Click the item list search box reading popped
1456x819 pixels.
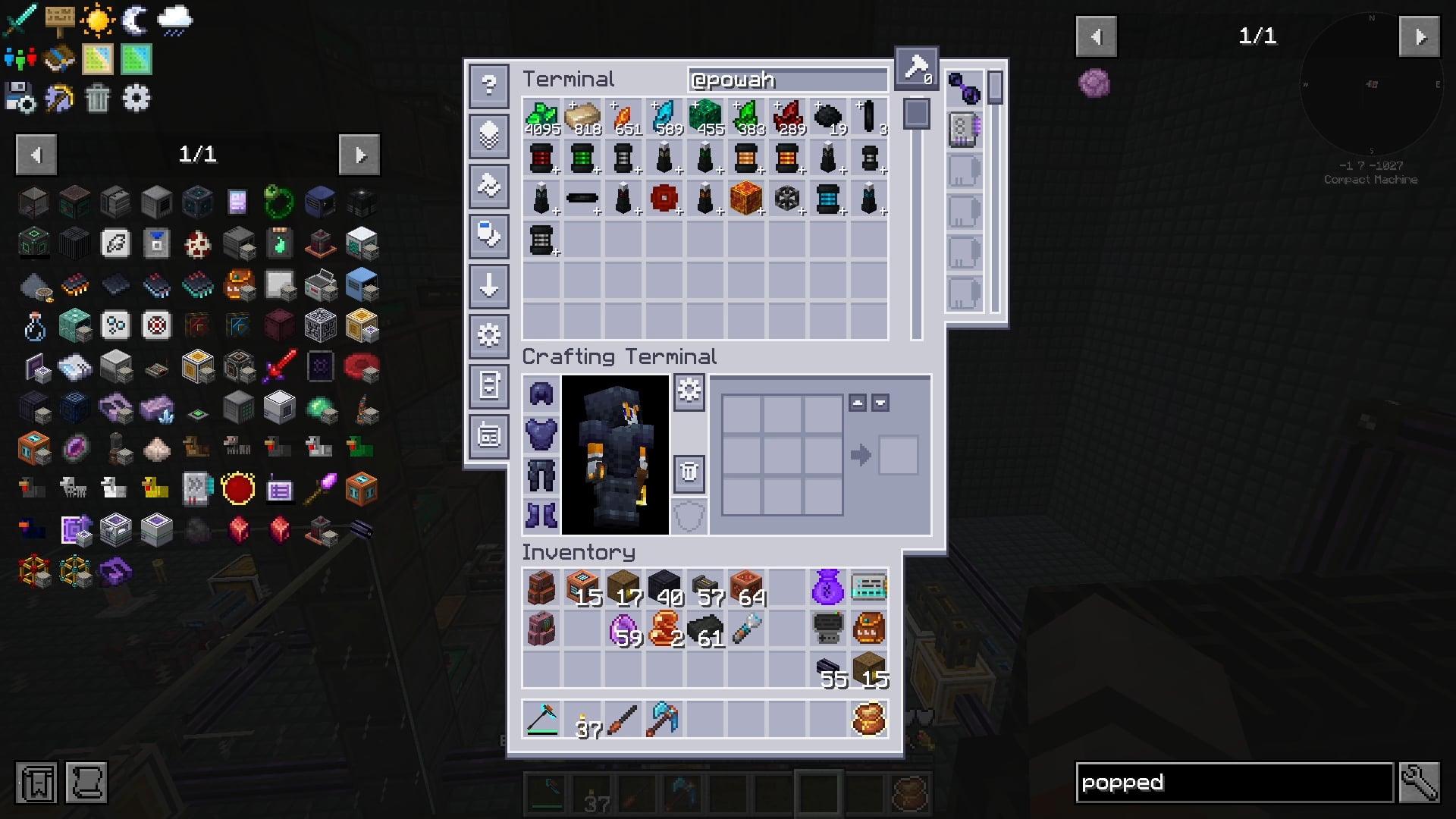[1234, 783]
